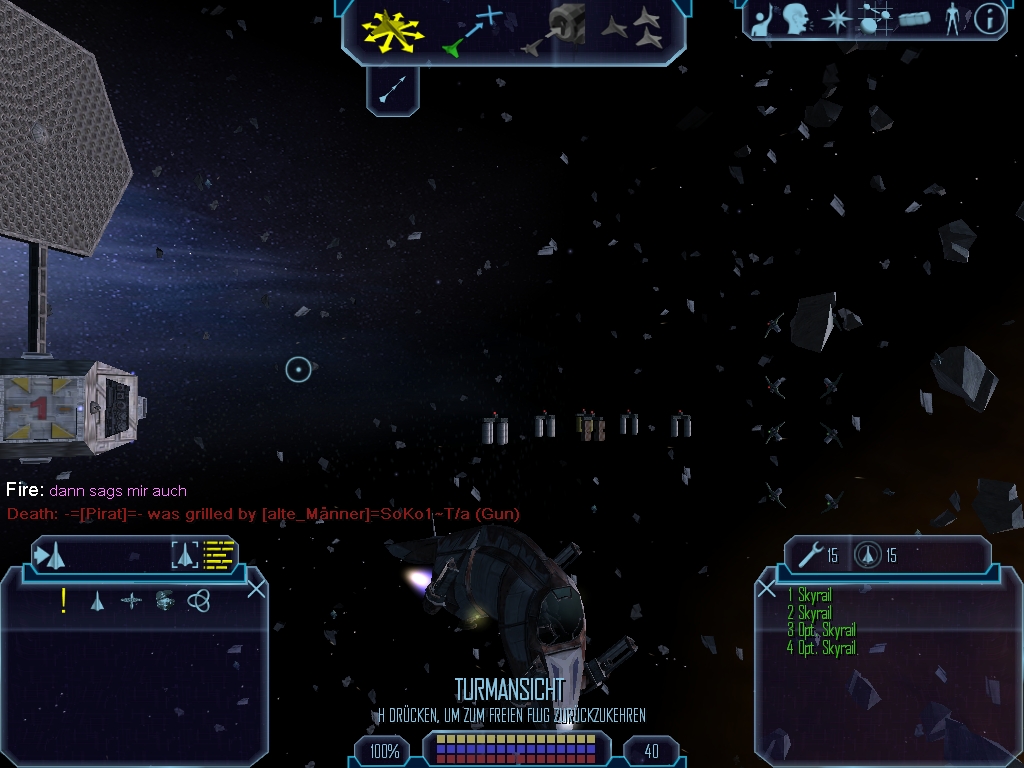
Task: Use a shield battery via the circled ship icon
Action: tap(867, 555)
